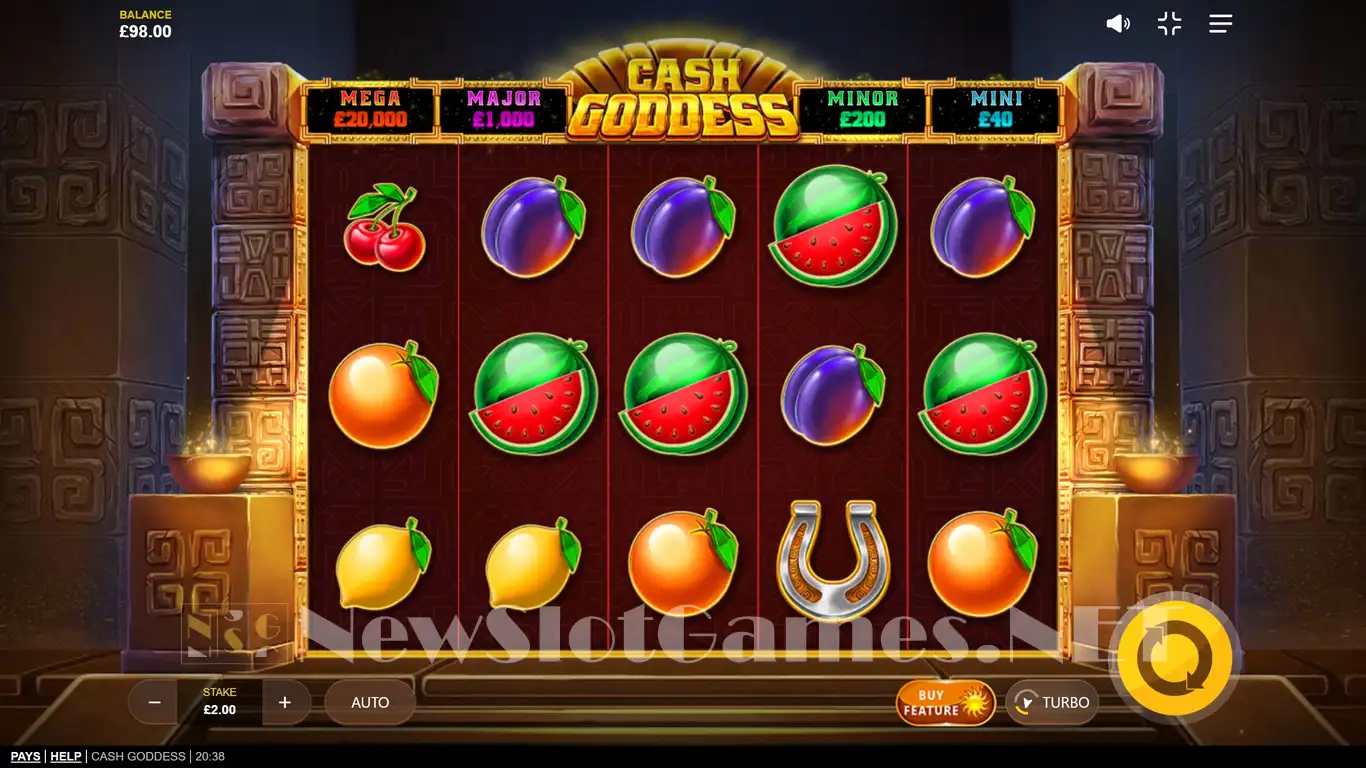Decrease the stake with the minus button
1366x768 pixels.
pos(154,703)
